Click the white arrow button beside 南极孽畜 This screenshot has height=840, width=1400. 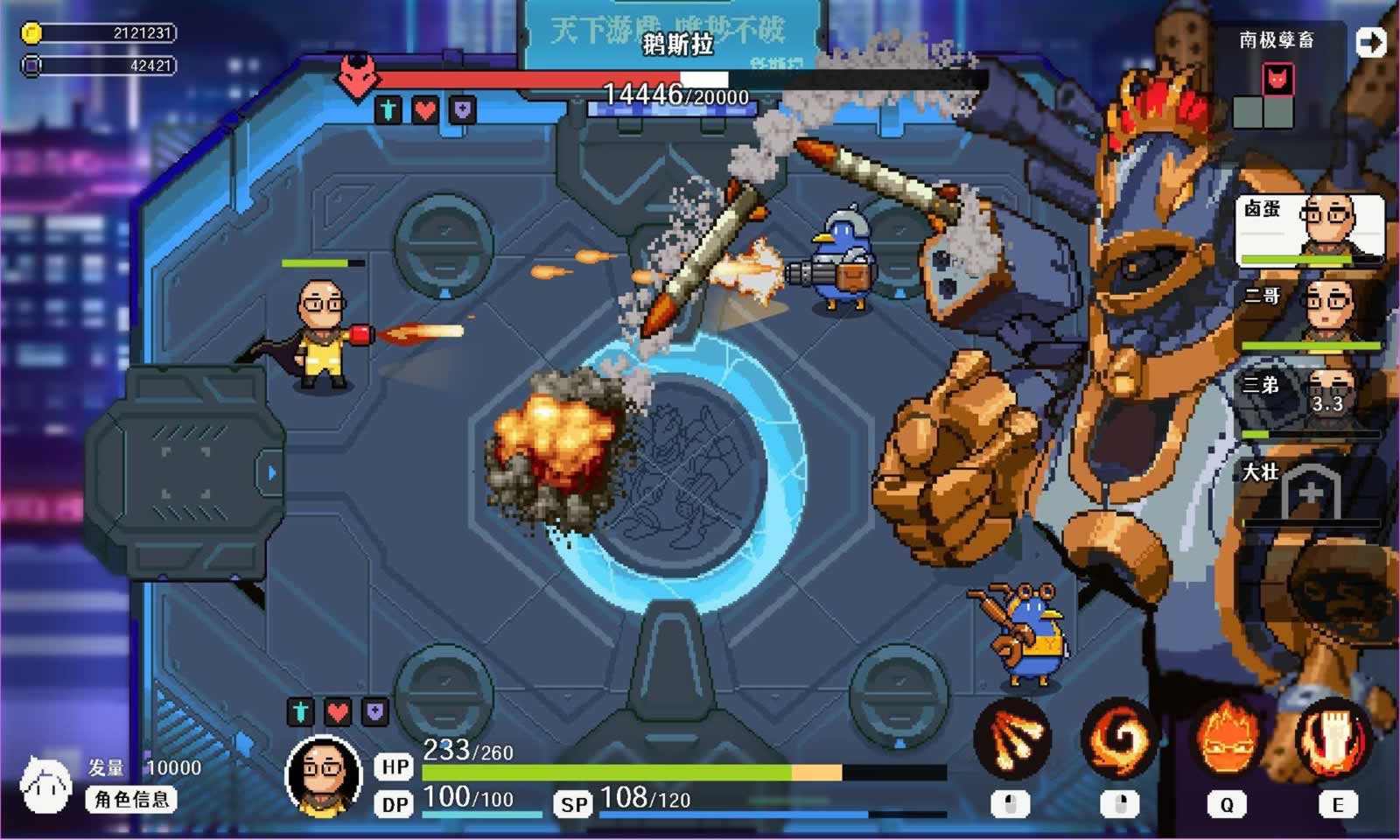point(1371,42)
